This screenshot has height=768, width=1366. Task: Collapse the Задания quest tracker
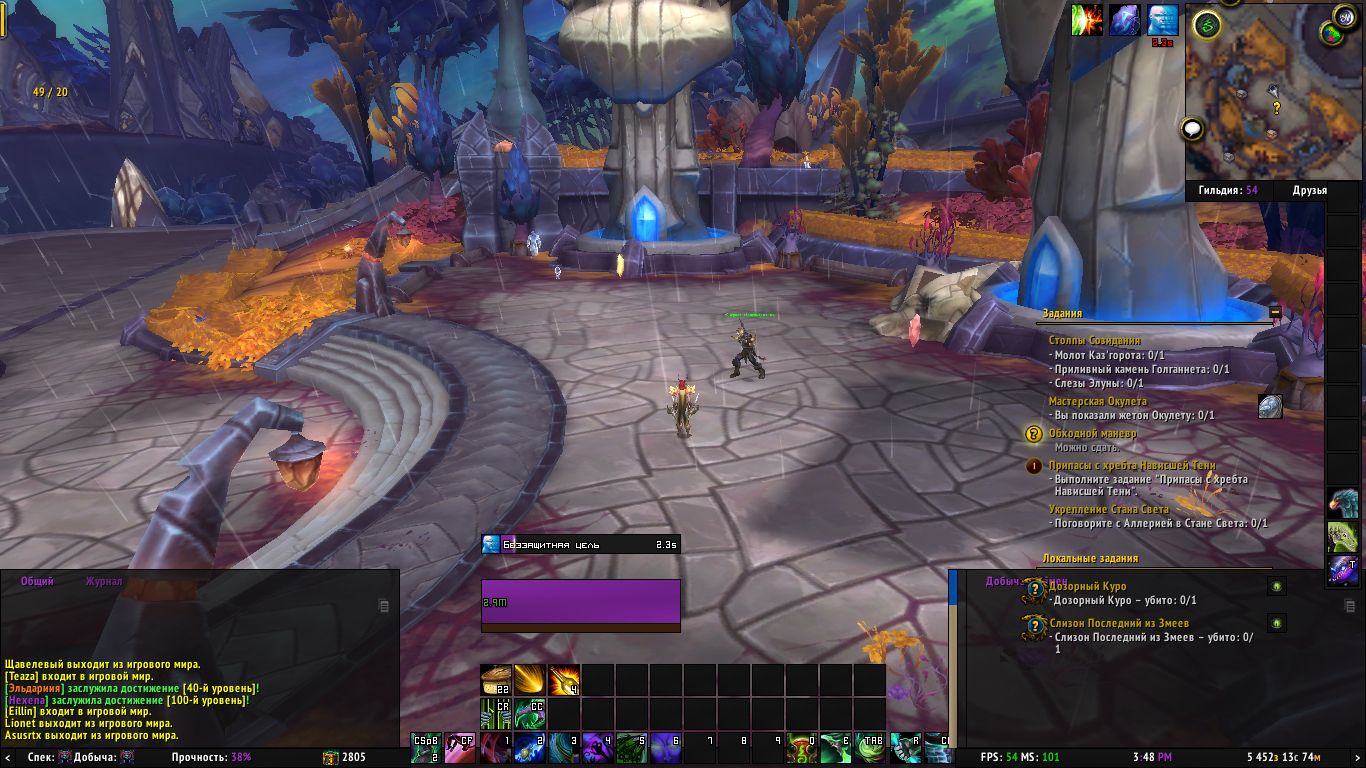tap(1275, 312)
